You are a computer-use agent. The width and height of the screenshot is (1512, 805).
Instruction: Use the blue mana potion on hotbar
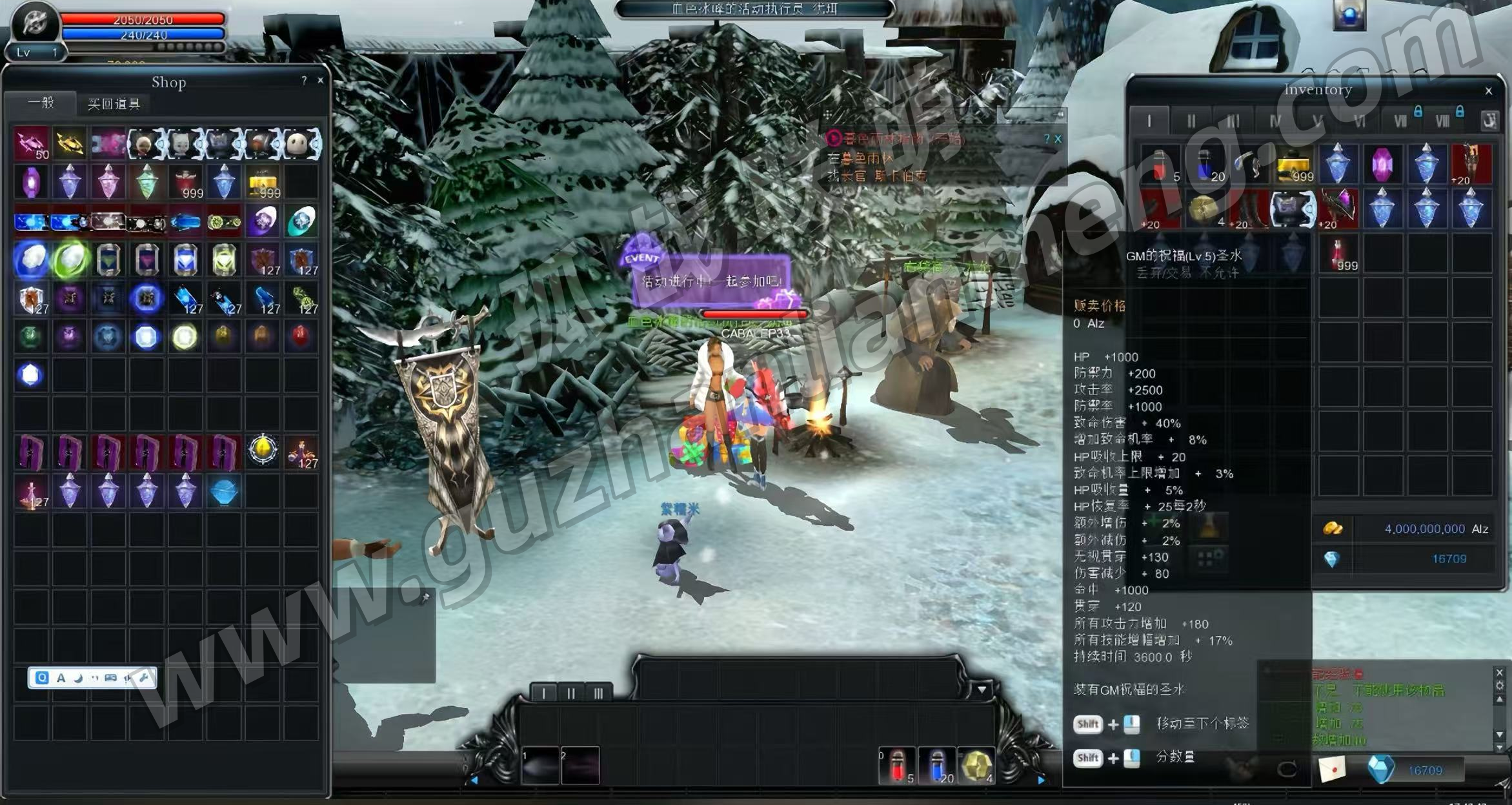[x=936, y=766]
